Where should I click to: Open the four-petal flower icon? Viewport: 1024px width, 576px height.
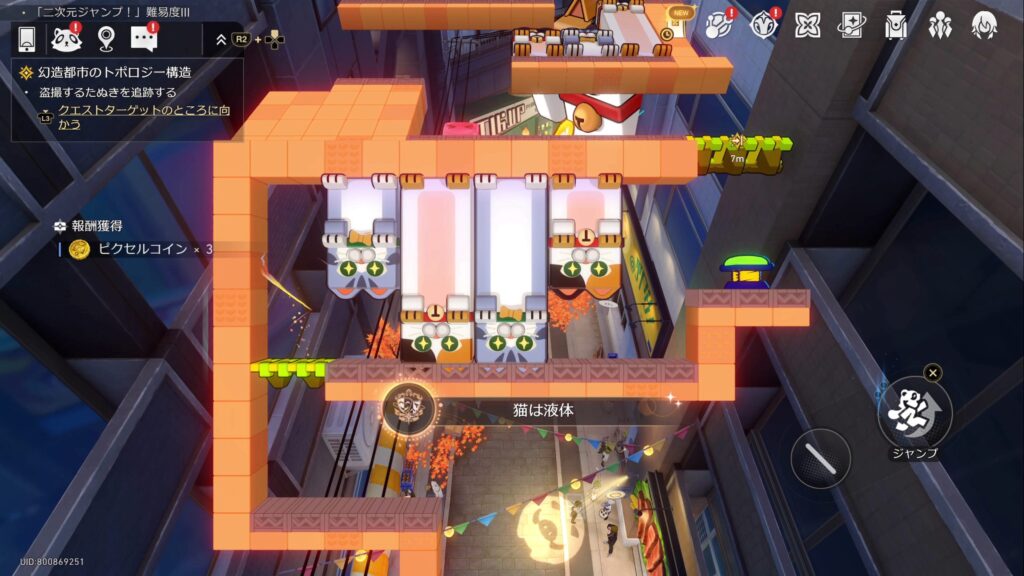click(808, 26)
